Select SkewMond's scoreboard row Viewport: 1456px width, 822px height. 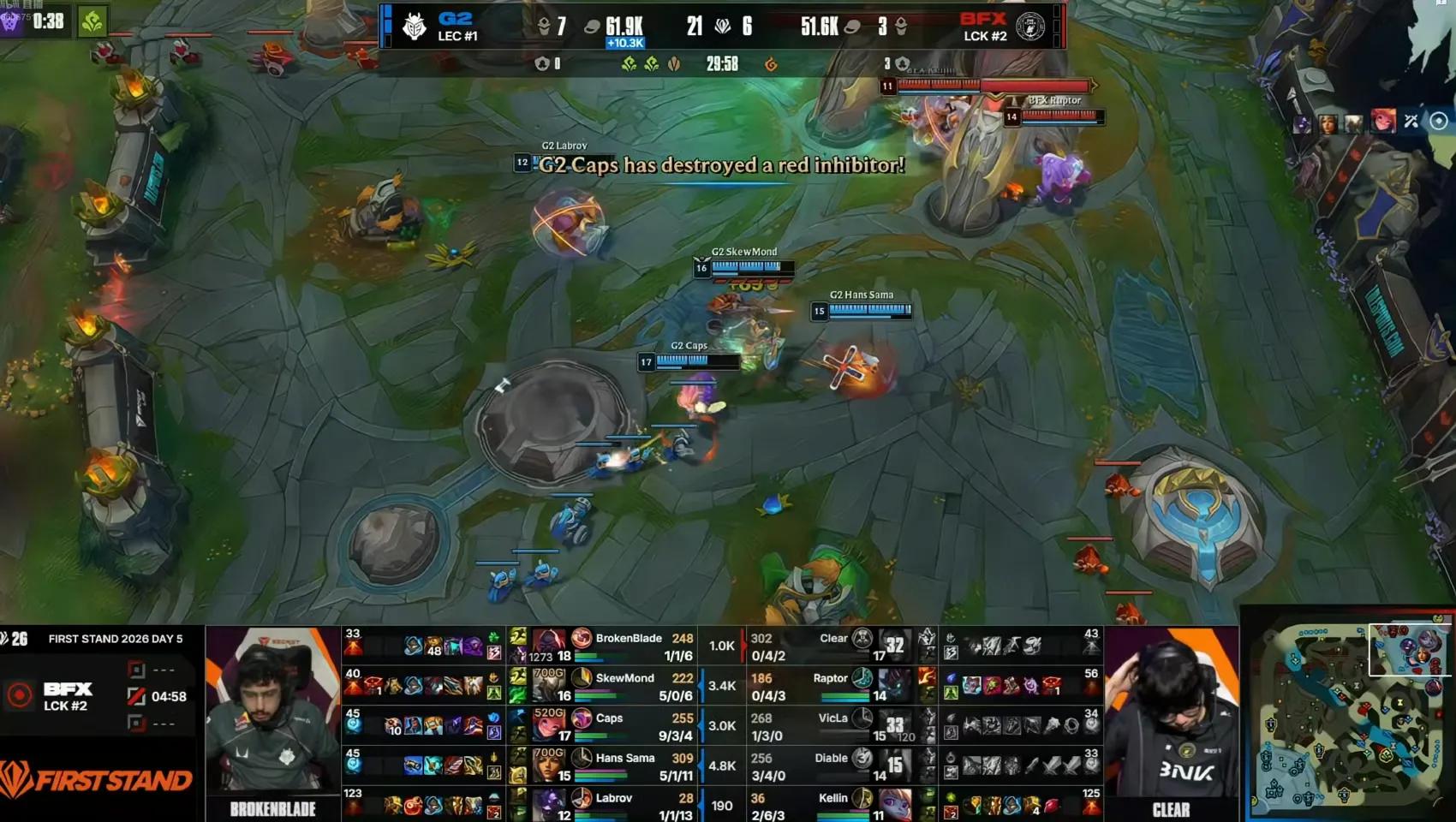click(634, 687)
